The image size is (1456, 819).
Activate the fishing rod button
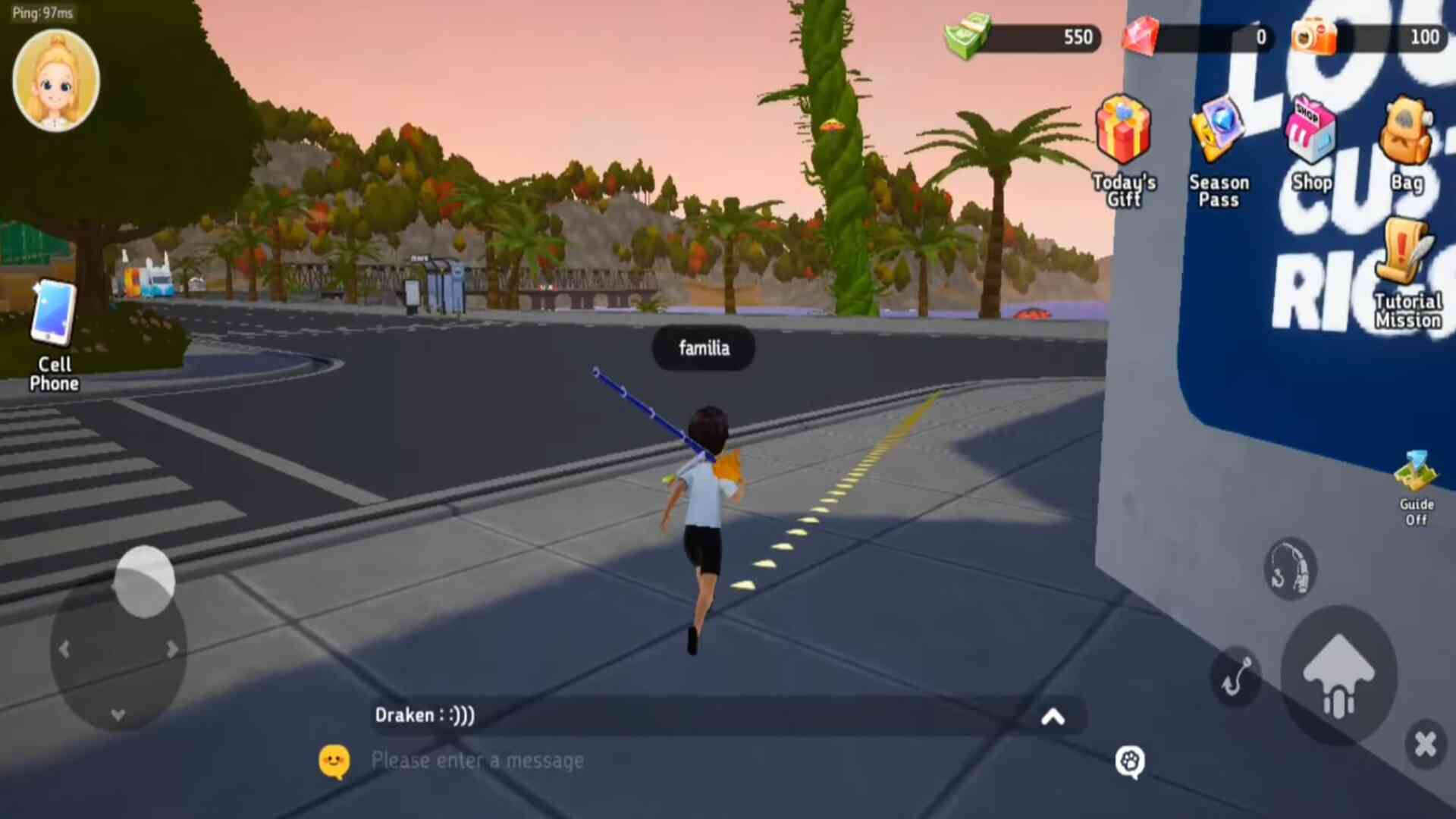[1290, 569]
